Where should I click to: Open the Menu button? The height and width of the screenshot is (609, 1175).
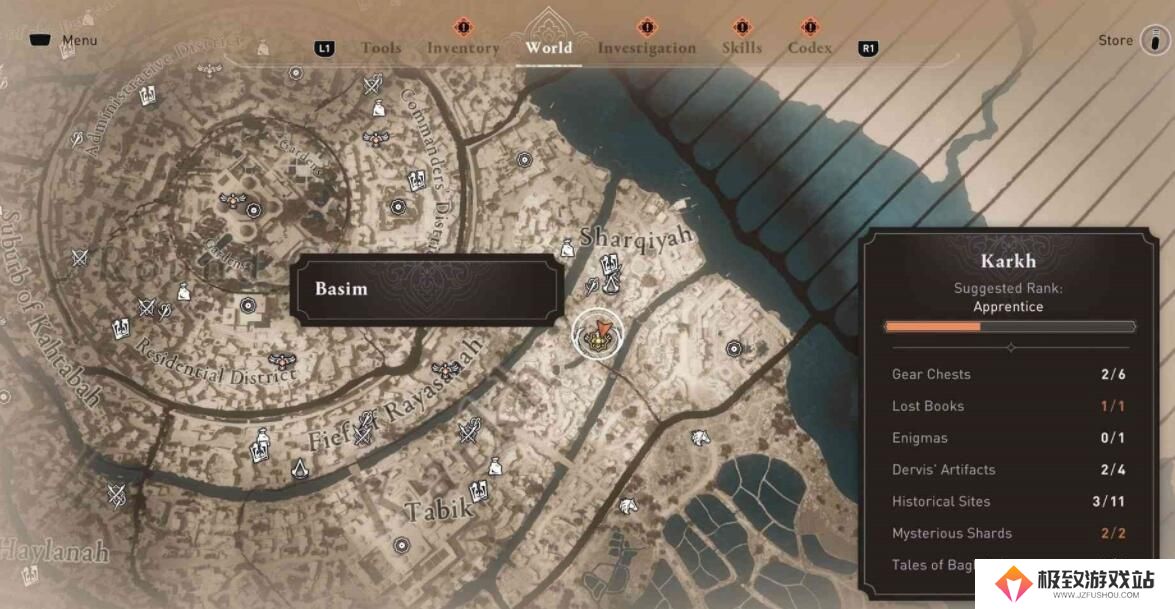coord(66,41)
